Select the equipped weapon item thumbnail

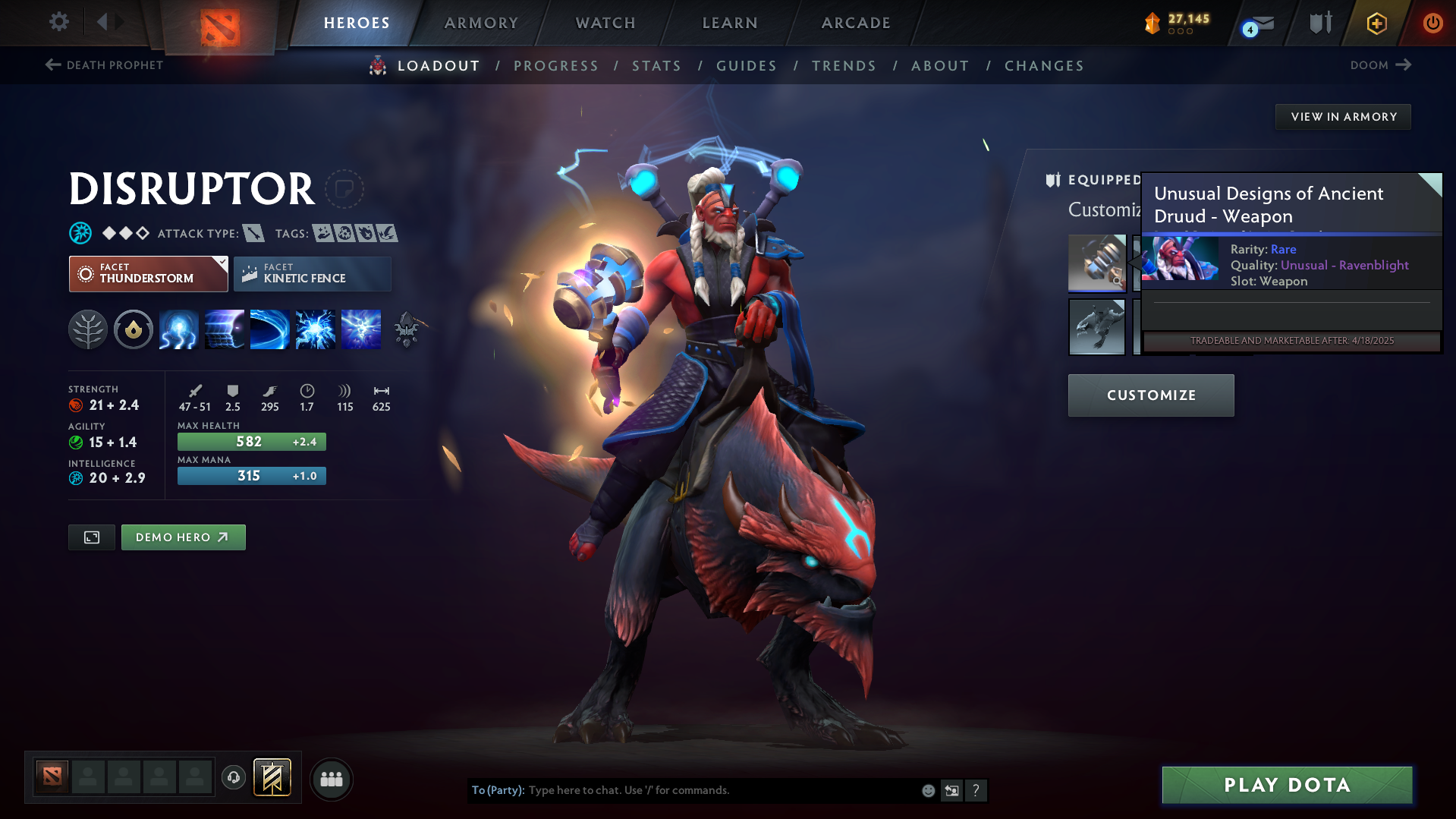1096,263
